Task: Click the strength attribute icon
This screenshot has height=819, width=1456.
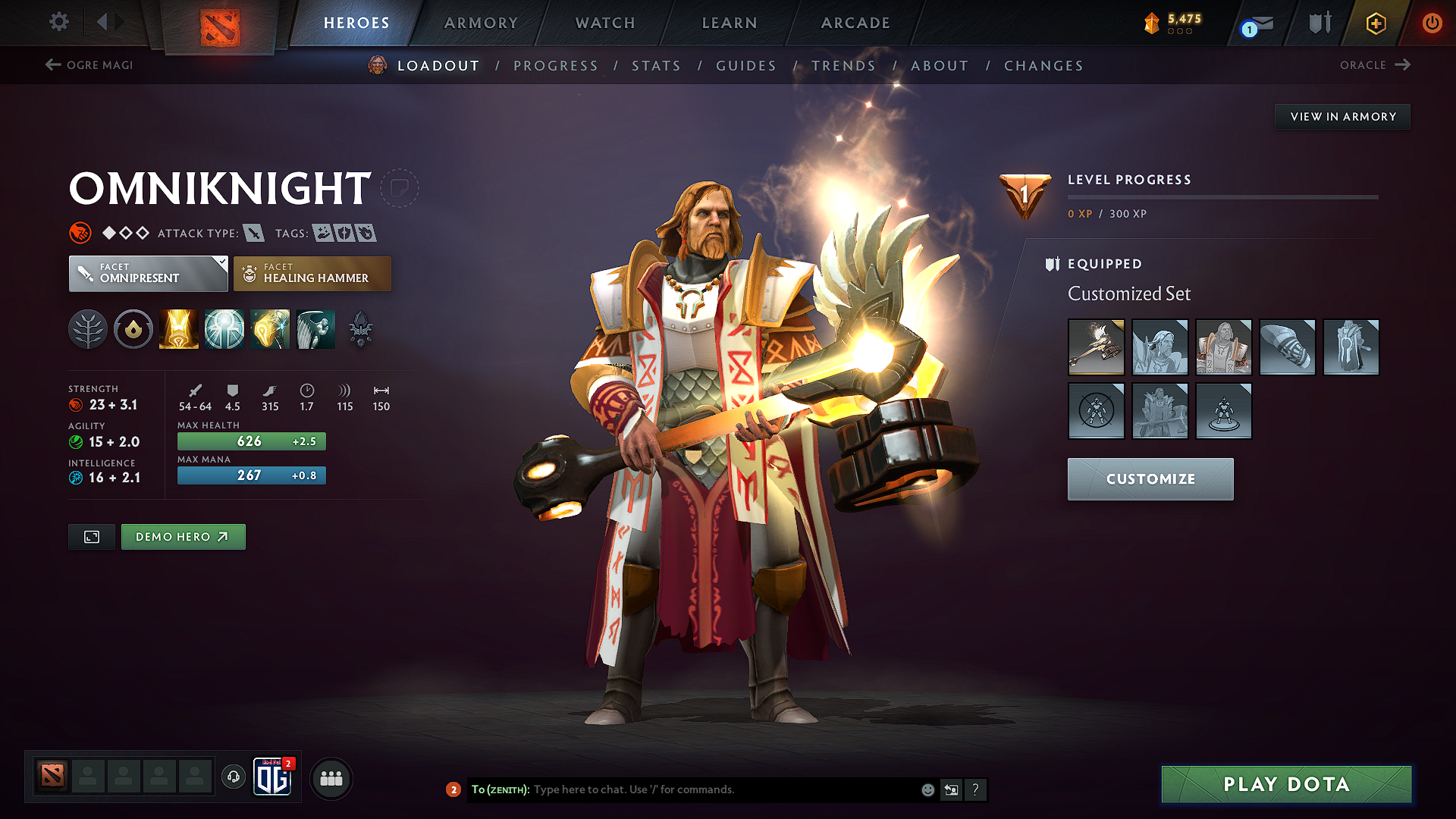Action: click(76, 404)
